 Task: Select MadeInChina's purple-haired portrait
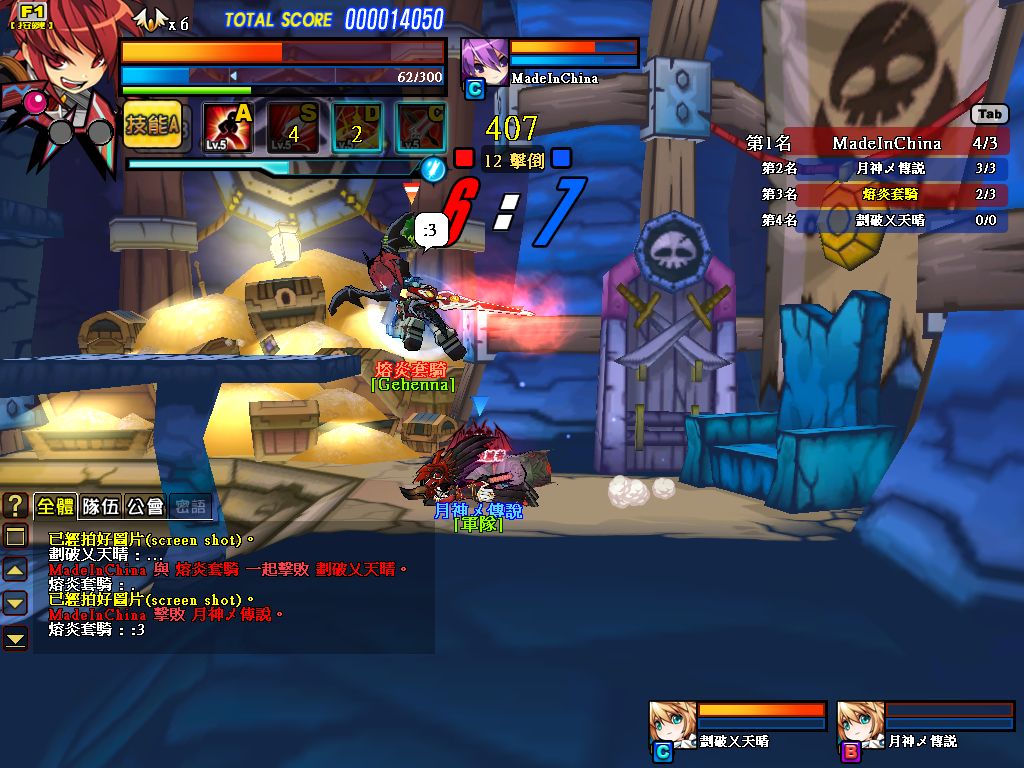pos(483,61)
